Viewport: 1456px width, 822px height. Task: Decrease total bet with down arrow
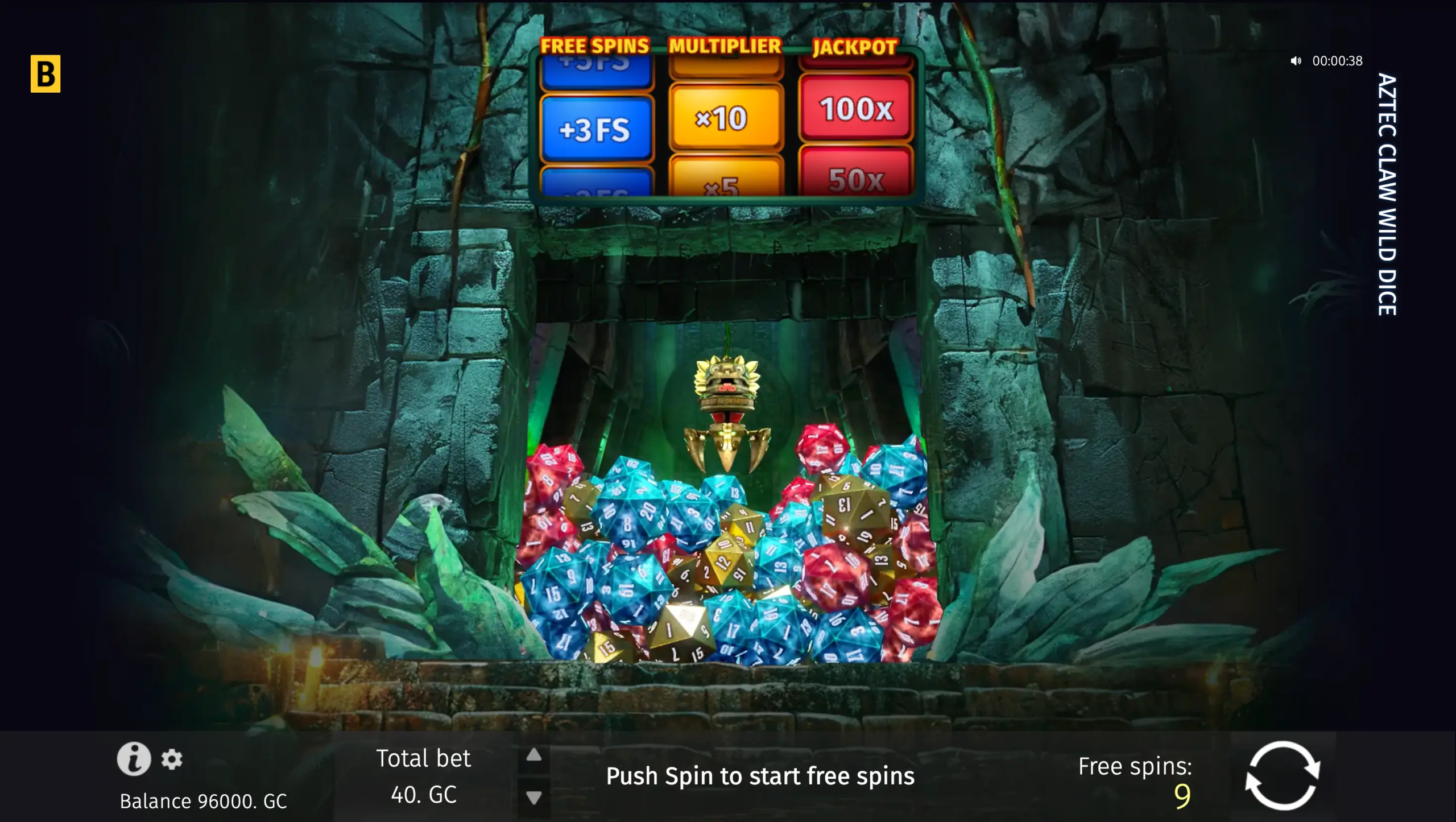[x=533, y=798]
